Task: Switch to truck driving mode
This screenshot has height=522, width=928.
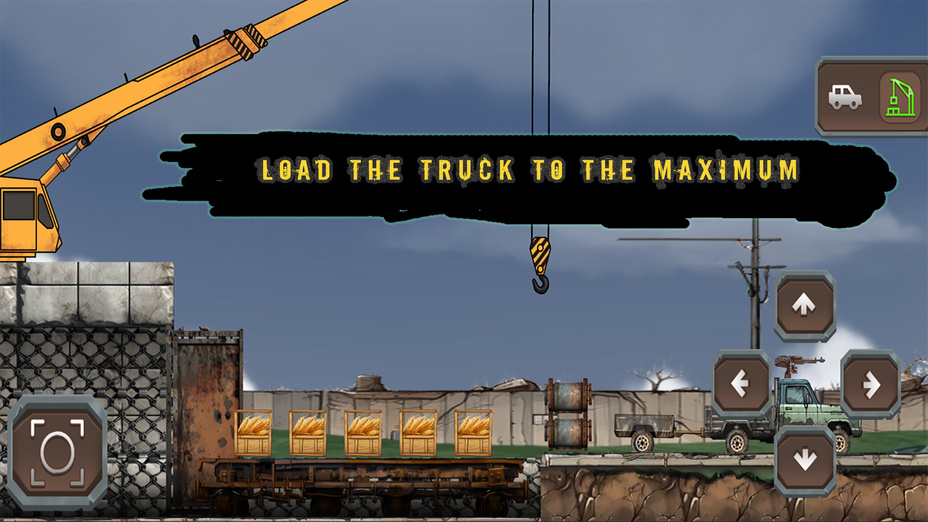Action: 845,97
